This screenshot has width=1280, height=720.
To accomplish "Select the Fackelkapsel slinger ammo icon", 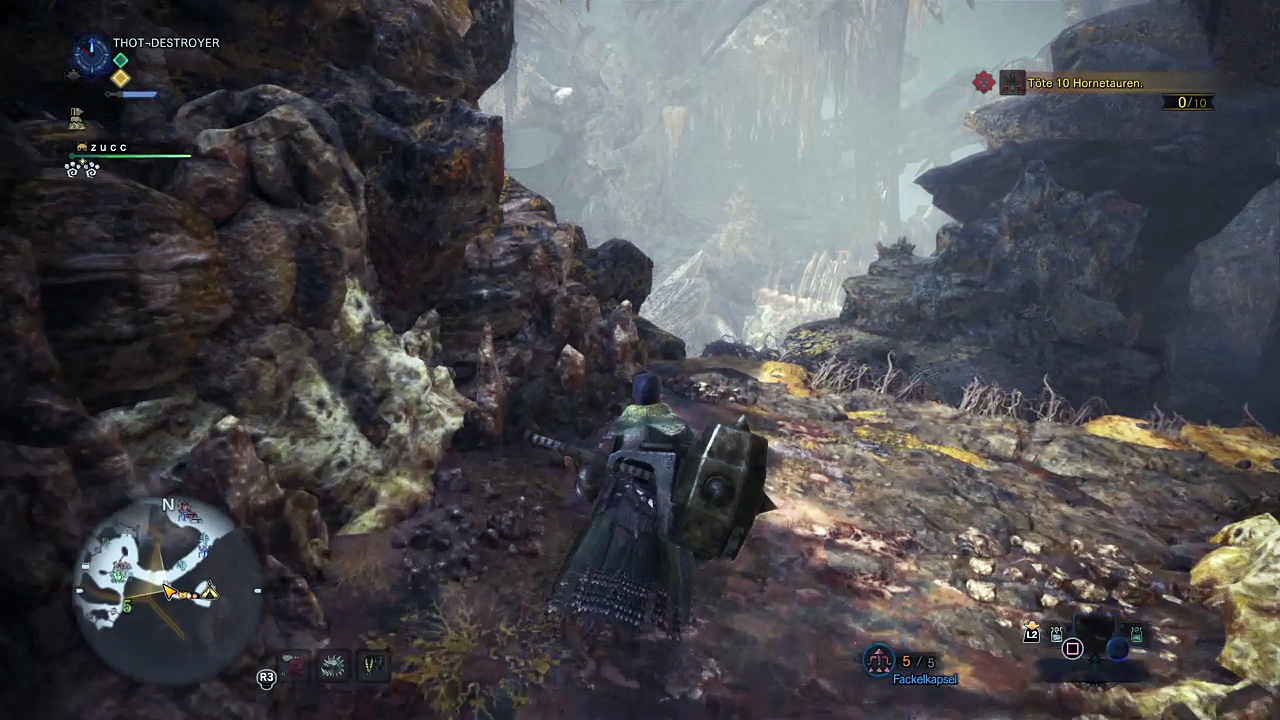I will click(879, 661).
